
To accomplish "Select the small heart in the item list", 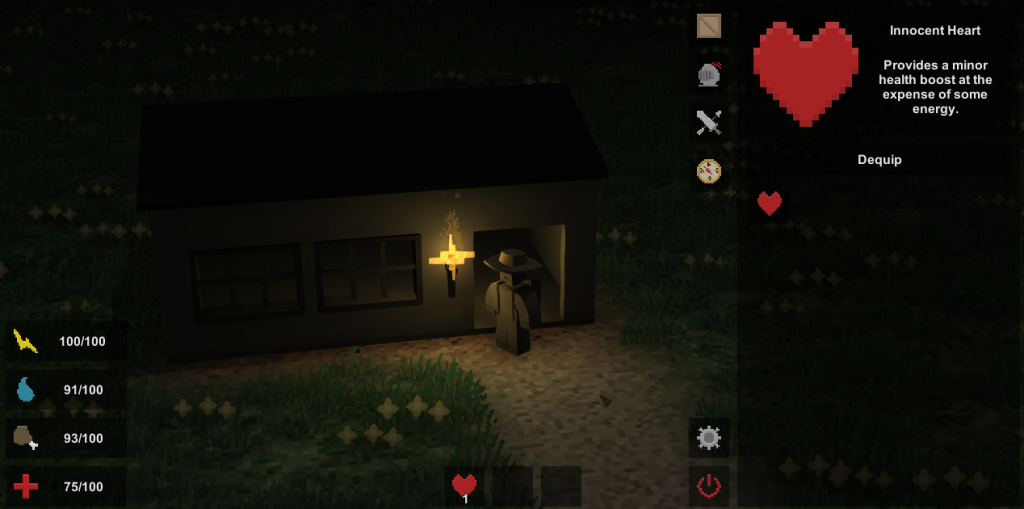I will pyautogui.click(x=769, y=204).
